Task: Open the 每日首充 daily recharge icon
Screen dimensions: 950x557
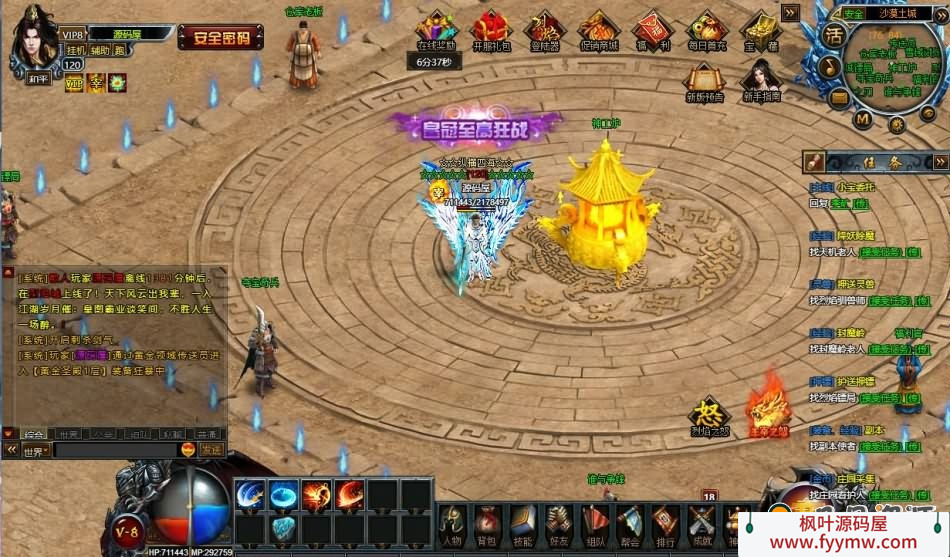Action: click(707, 29)
